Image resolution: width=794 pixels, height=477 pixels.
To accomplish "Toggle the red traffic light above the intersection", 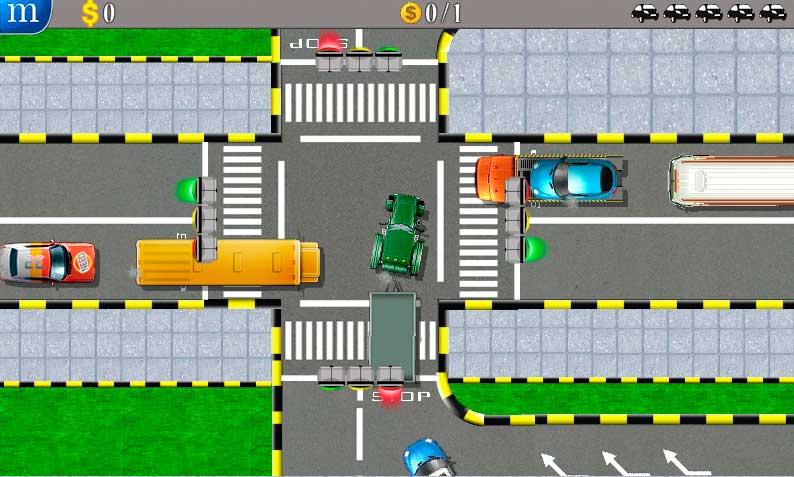I will [x=331, y=53].
